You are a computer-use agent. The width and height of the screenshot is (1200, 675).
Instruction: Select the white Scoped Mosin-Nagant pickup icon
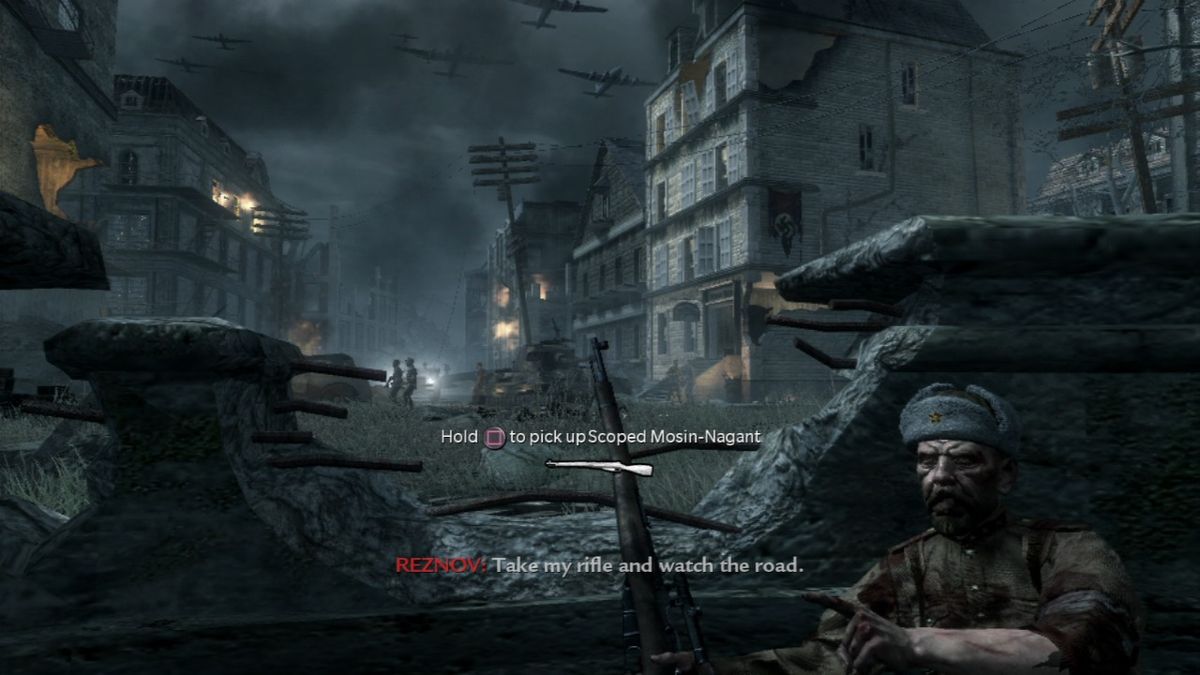(599, 466)
